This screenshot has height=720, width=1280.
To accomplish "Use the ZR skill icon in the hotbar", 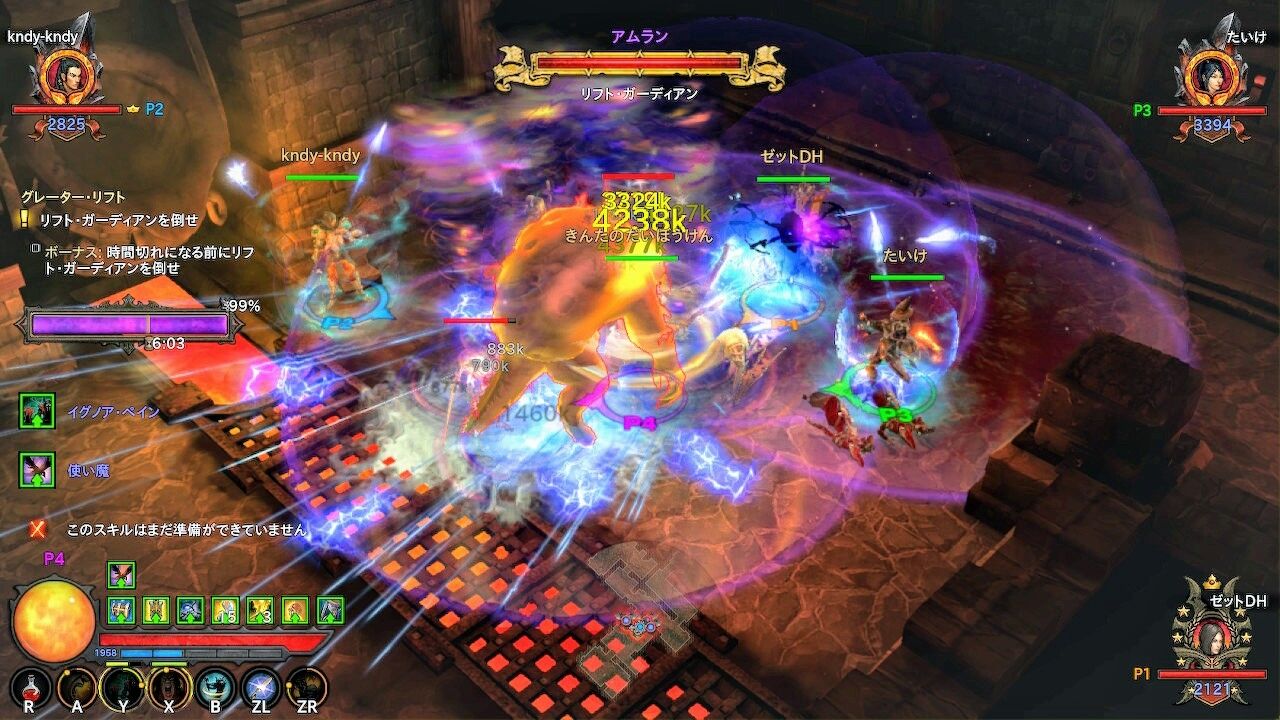I will pos(305,684).
